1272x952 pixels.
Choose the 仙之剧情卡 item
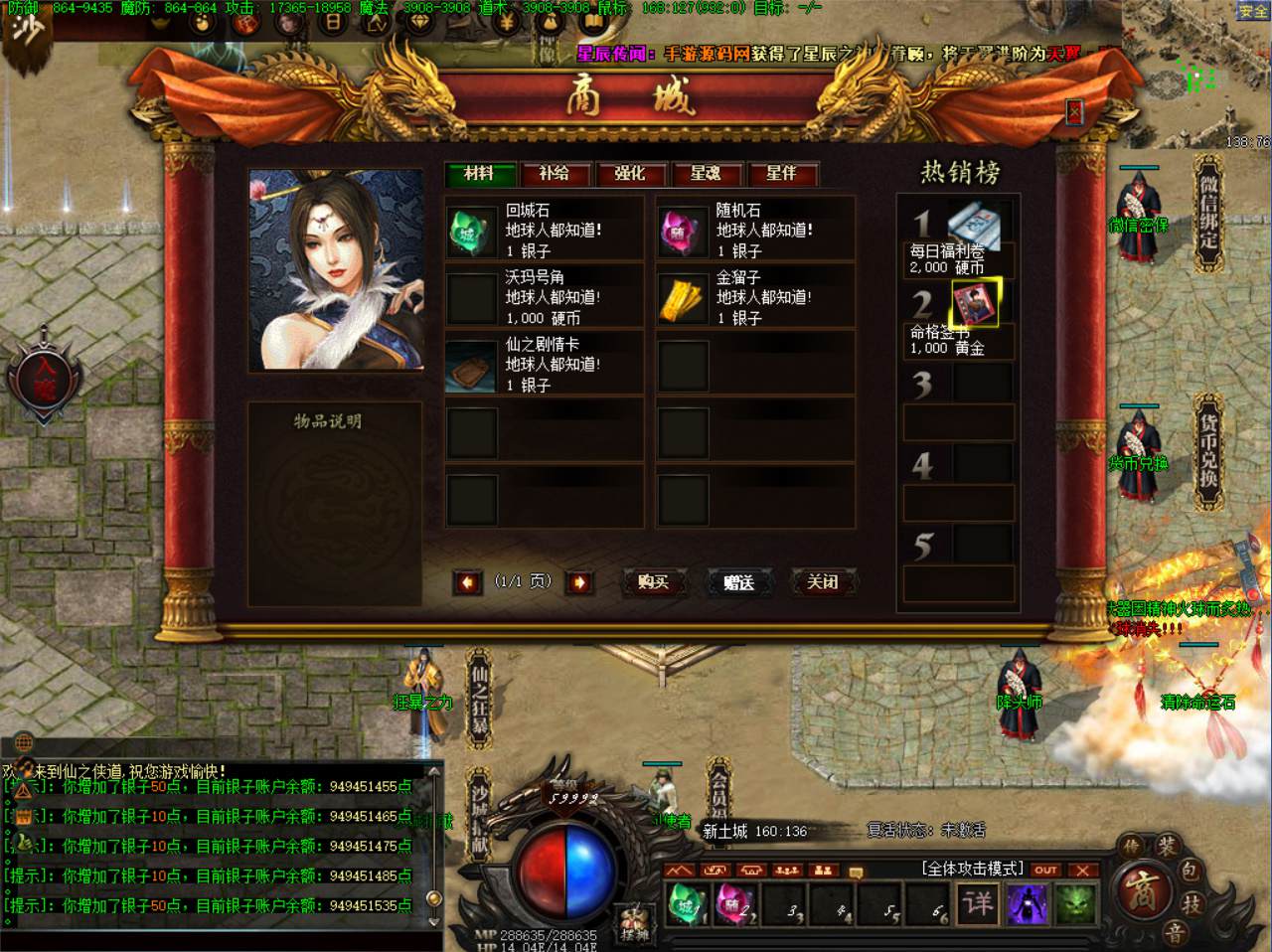point(471,365)
